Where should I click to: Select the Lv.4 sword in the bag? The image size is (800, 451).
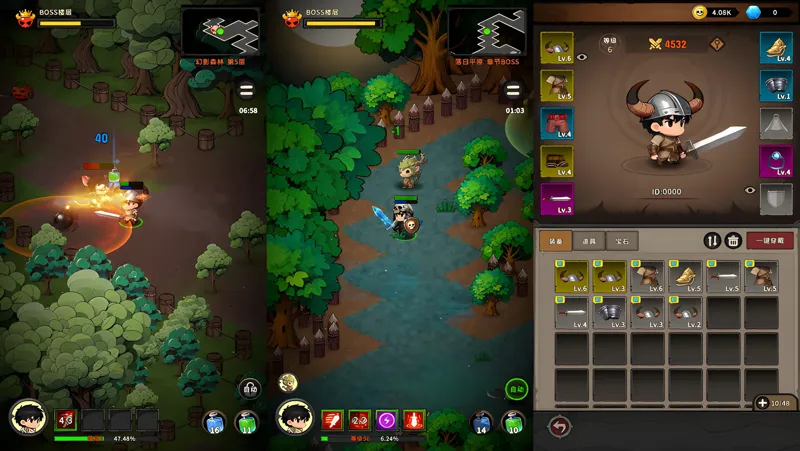click(571, 312)
